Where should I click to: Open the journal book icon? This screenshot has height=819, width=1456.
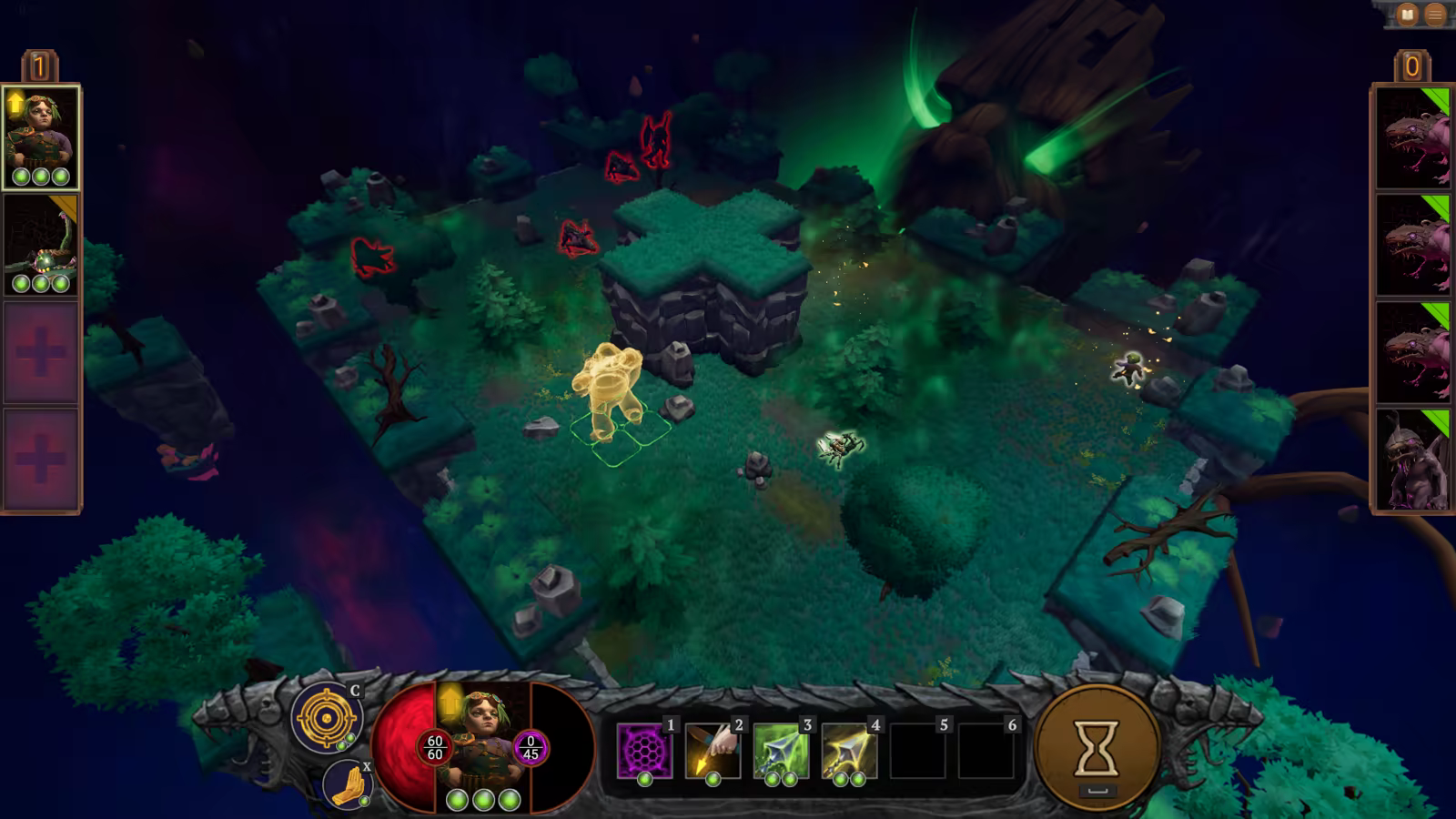[x=1408, y=15]
